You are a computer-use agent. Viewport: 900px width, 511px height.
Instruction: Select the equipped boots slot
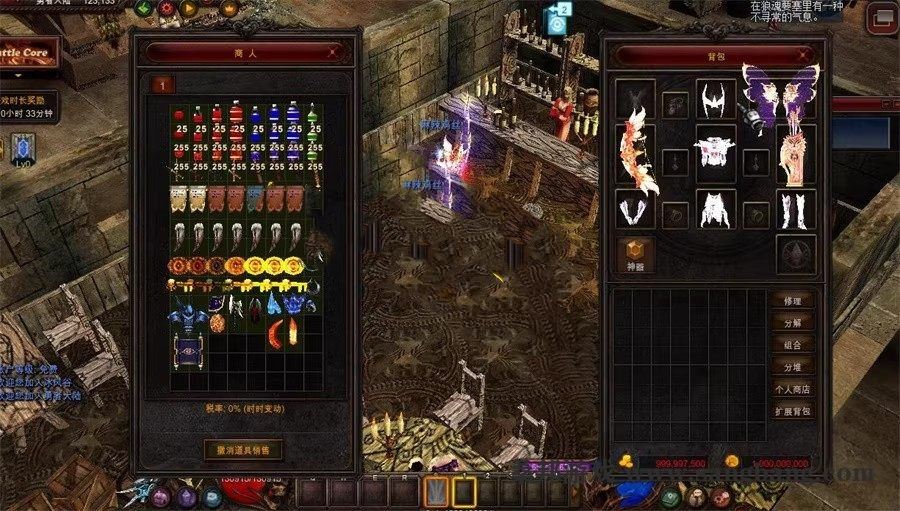[796, 209]
